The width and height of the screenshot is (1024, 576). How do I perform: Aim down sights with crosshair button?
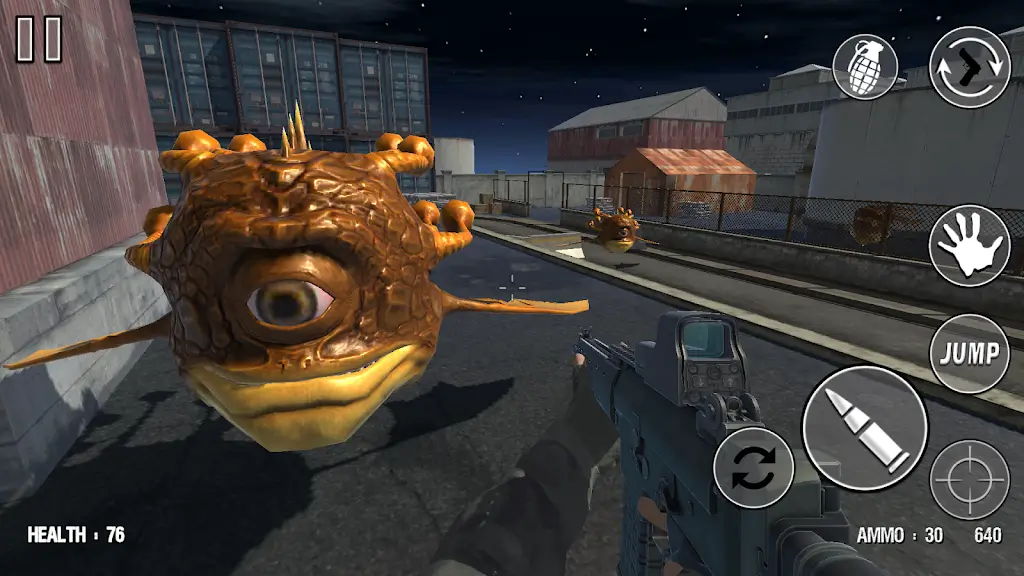click(x=969, y=479)
